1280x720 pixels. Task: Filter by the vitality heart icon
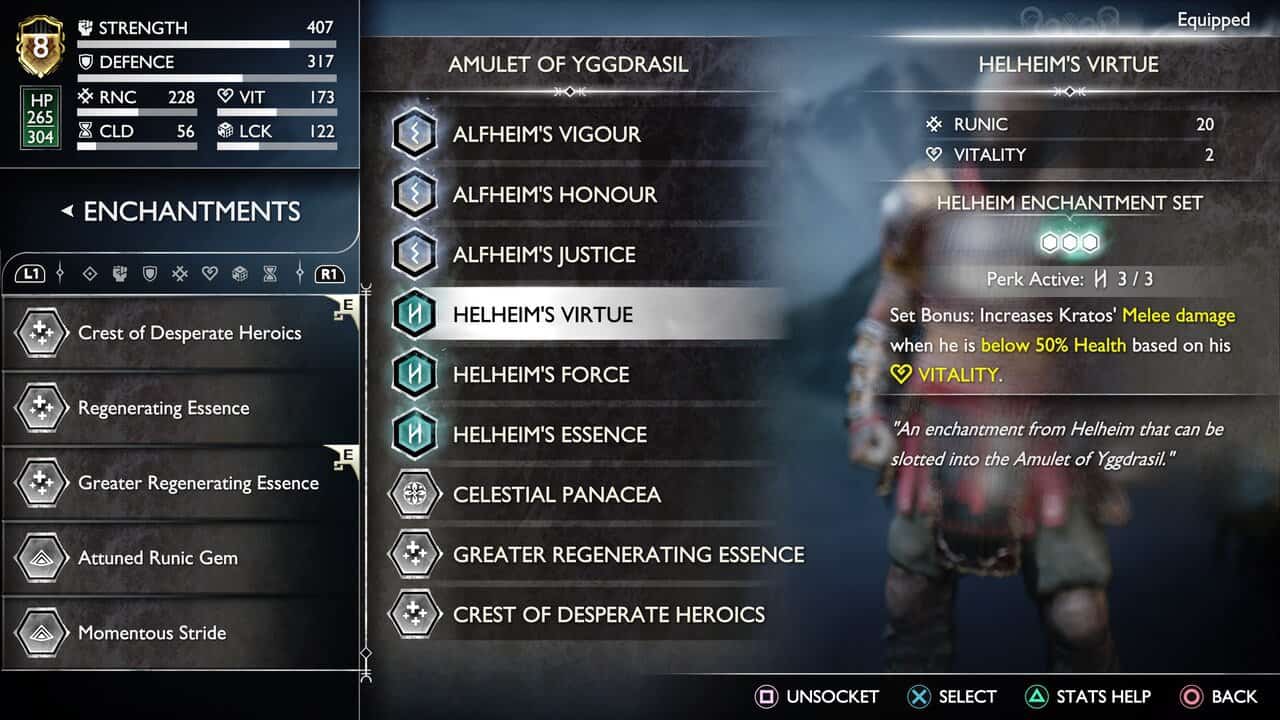tap(210, 273)
